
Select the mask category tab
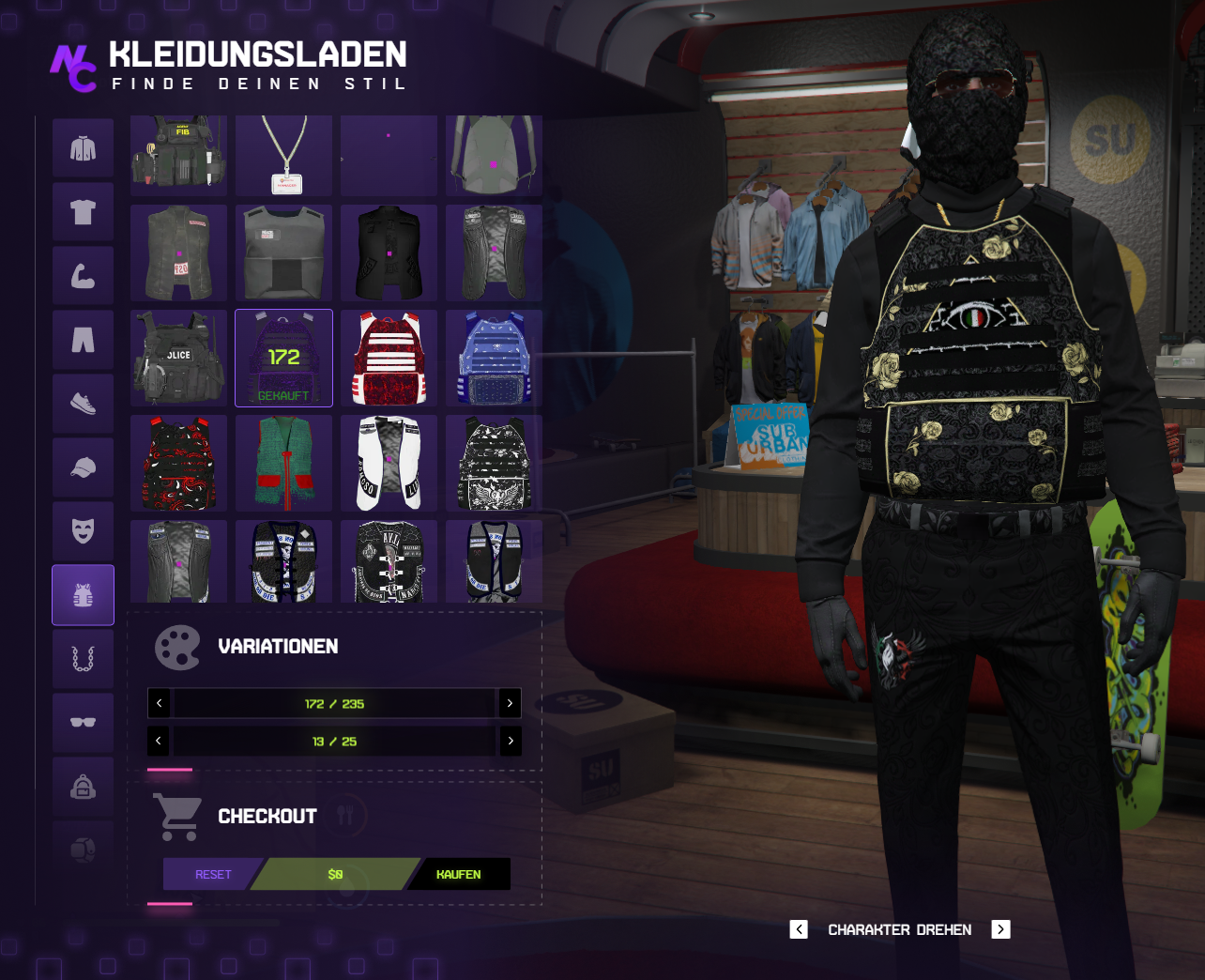tap(84, 531)
